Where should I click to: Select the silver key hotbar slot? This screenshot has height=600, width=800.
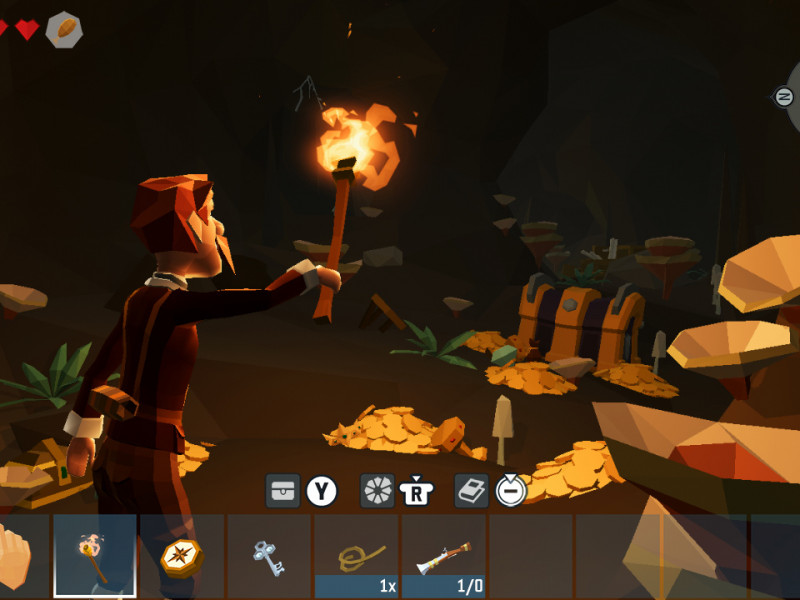click(x=268, y=556)
